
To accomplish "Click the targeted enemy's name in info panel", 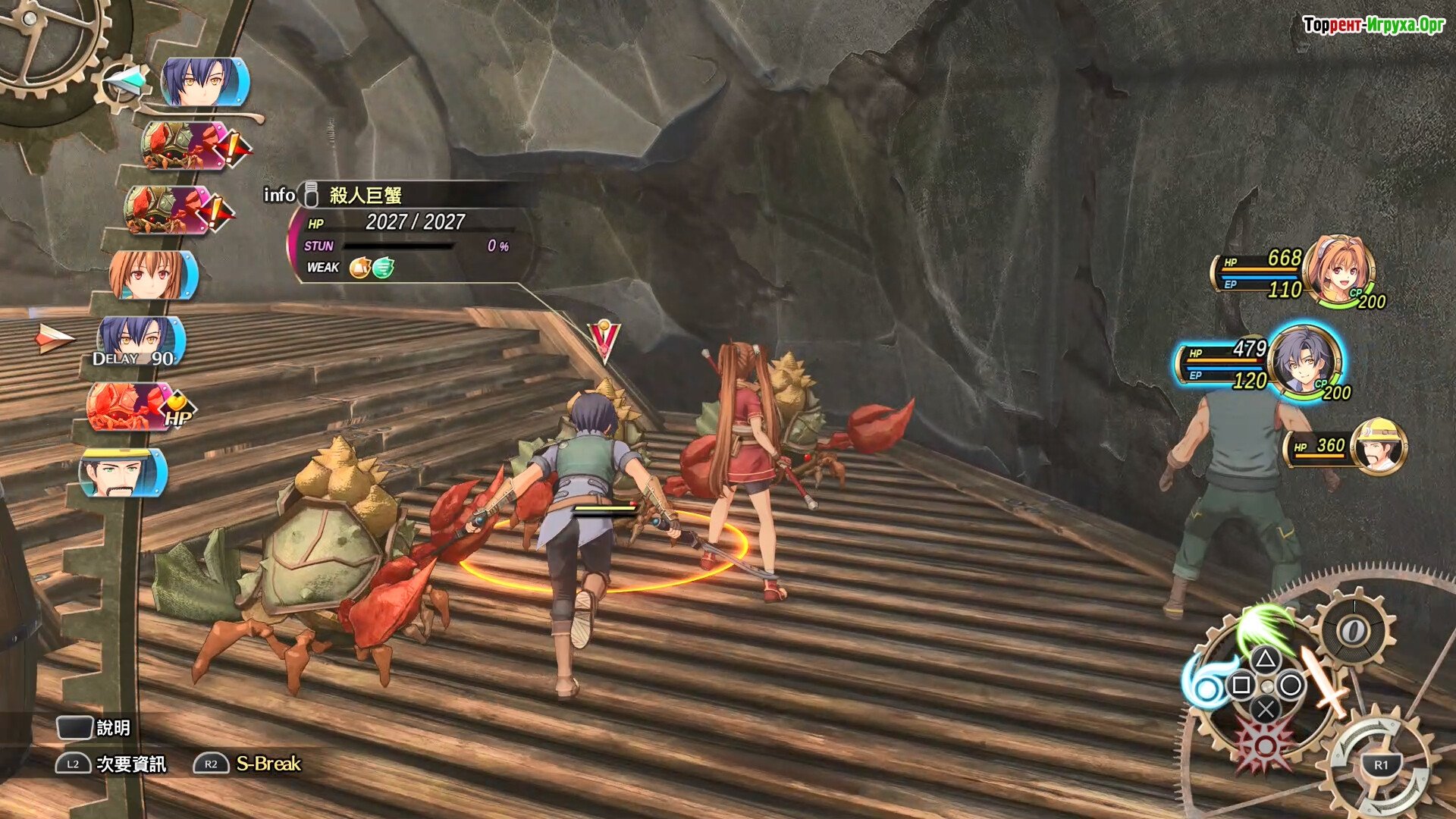I will point(365,196).
